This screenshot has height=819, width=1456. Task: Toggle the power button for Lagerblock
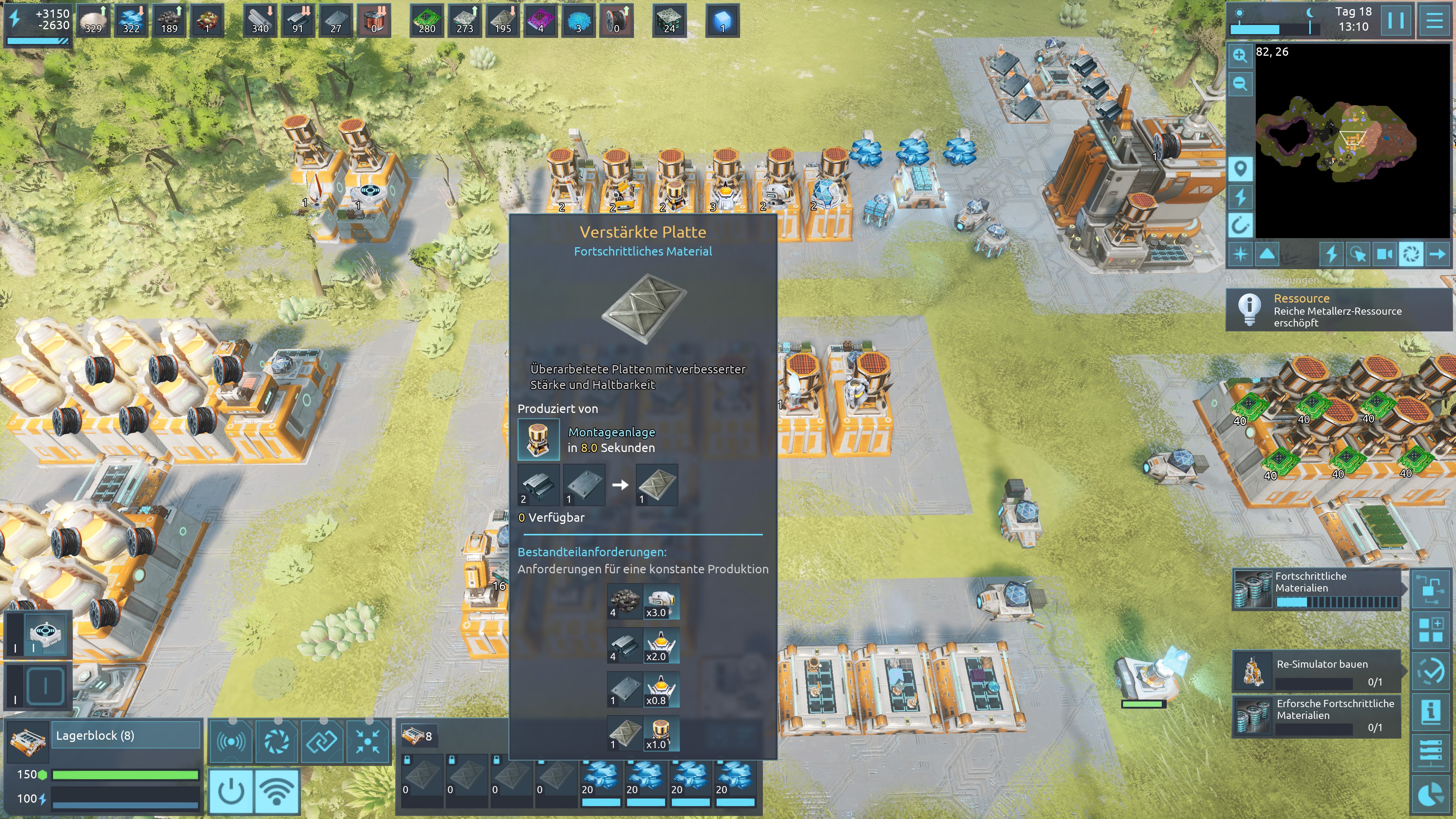pos(231,791)
